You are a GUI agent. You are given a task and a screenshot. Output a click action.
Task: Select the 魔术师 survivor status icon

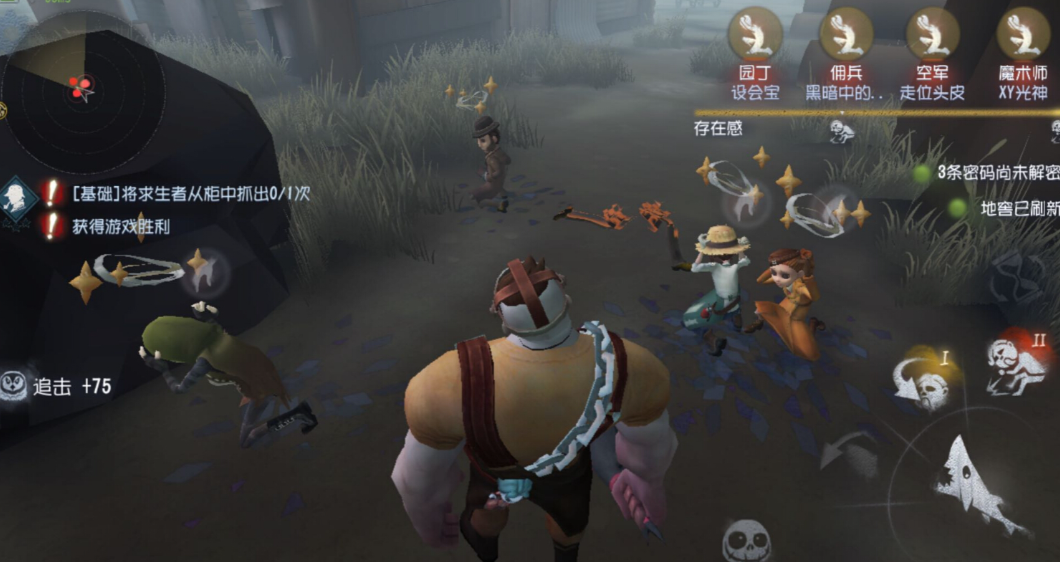(x=1022, y=34)
